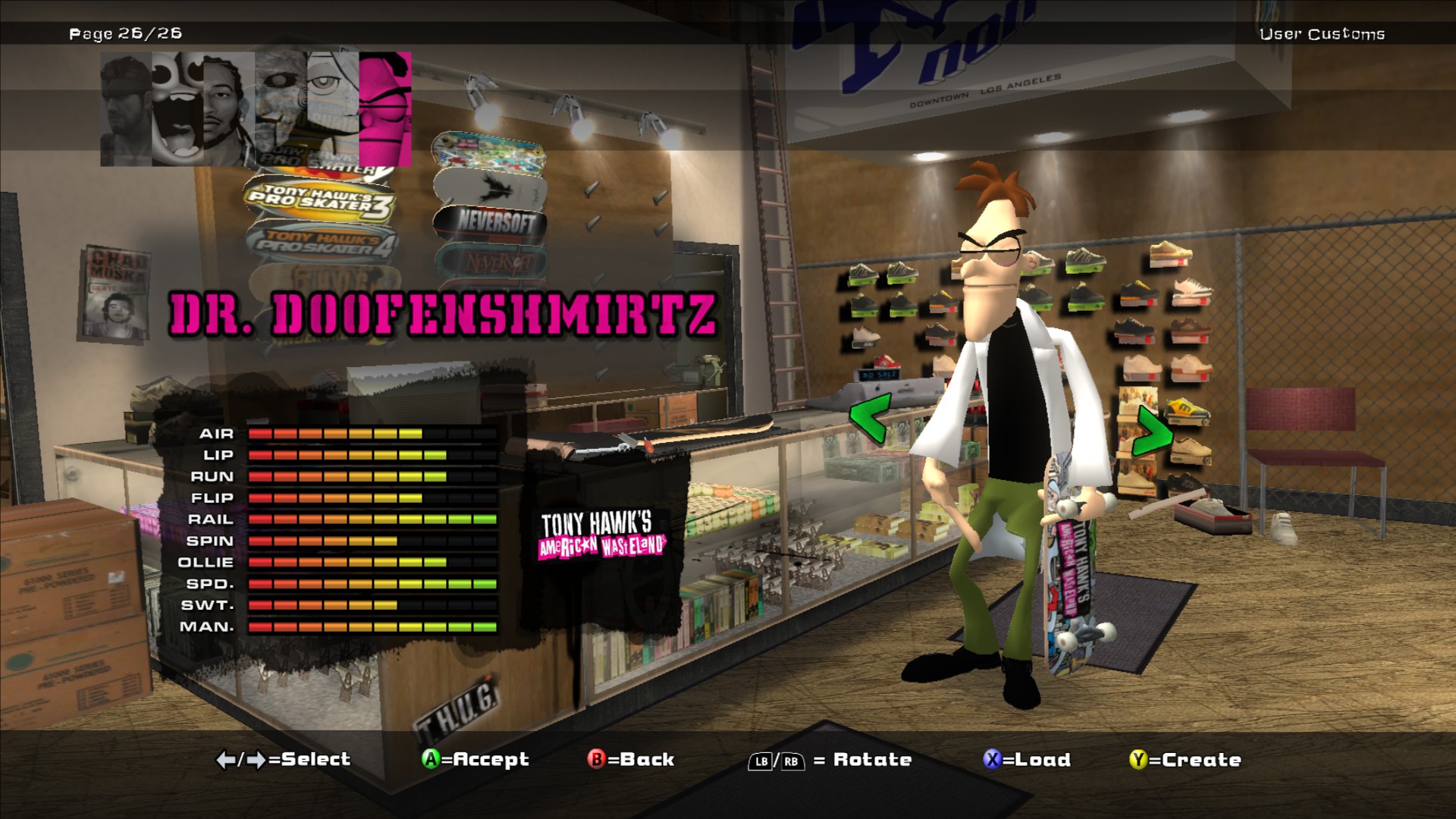The image size is (1456, 819).
Task: Pick the pink highlighted Doofenshmirtz portrait
Action: point(385,108)
